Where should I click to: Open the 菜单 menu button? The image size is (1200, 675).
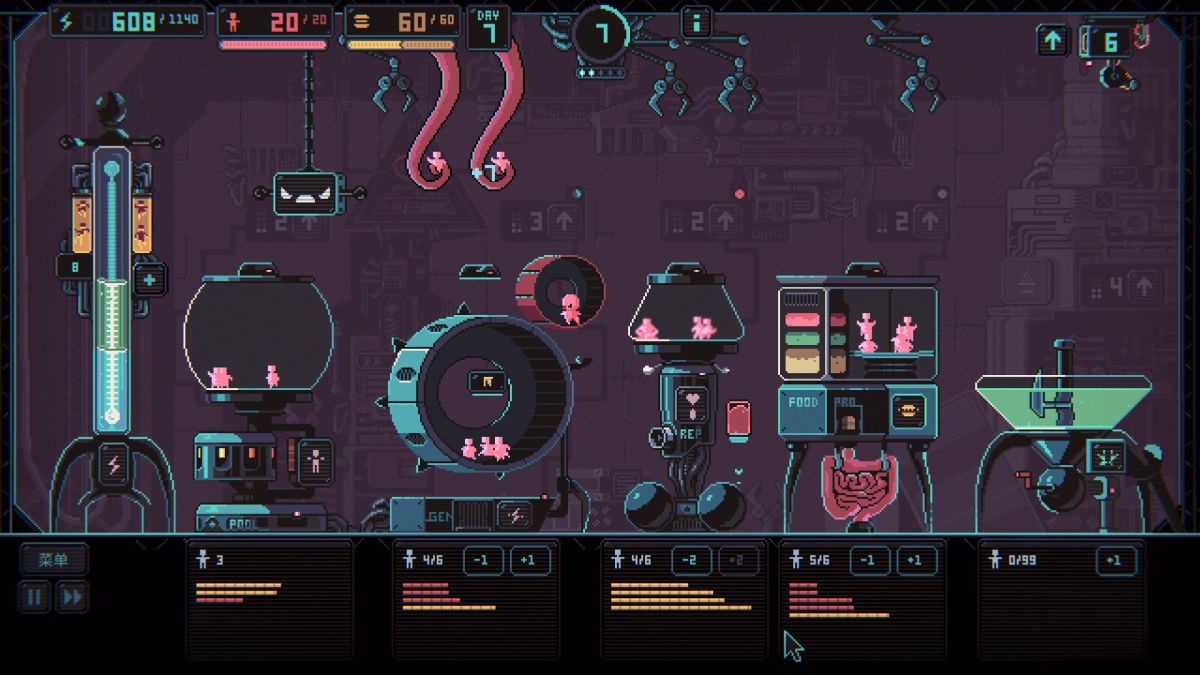[x=53, y=560]
